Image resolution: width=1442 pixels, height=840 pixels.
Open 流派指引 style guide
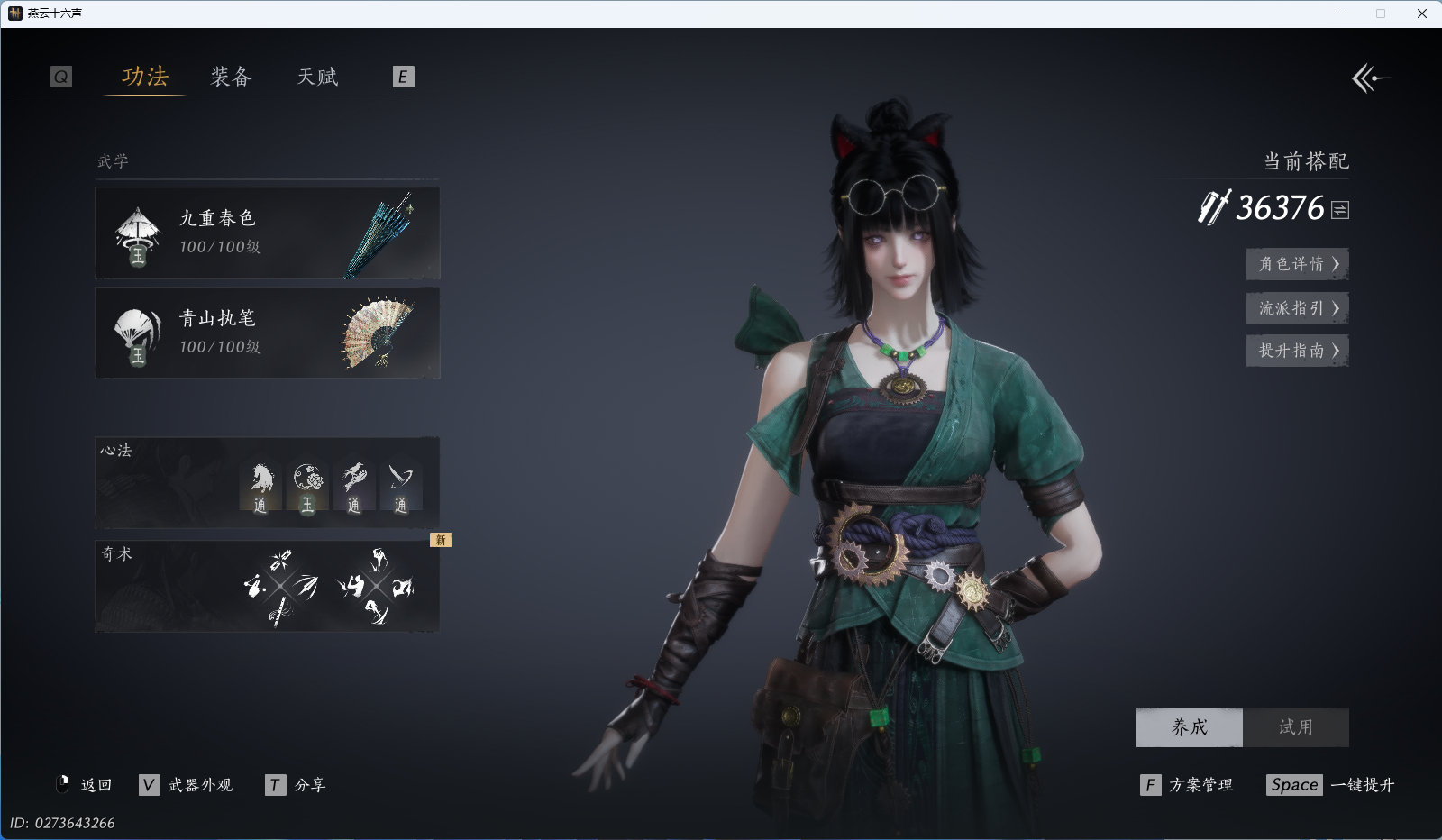(x=1297, y=308)
